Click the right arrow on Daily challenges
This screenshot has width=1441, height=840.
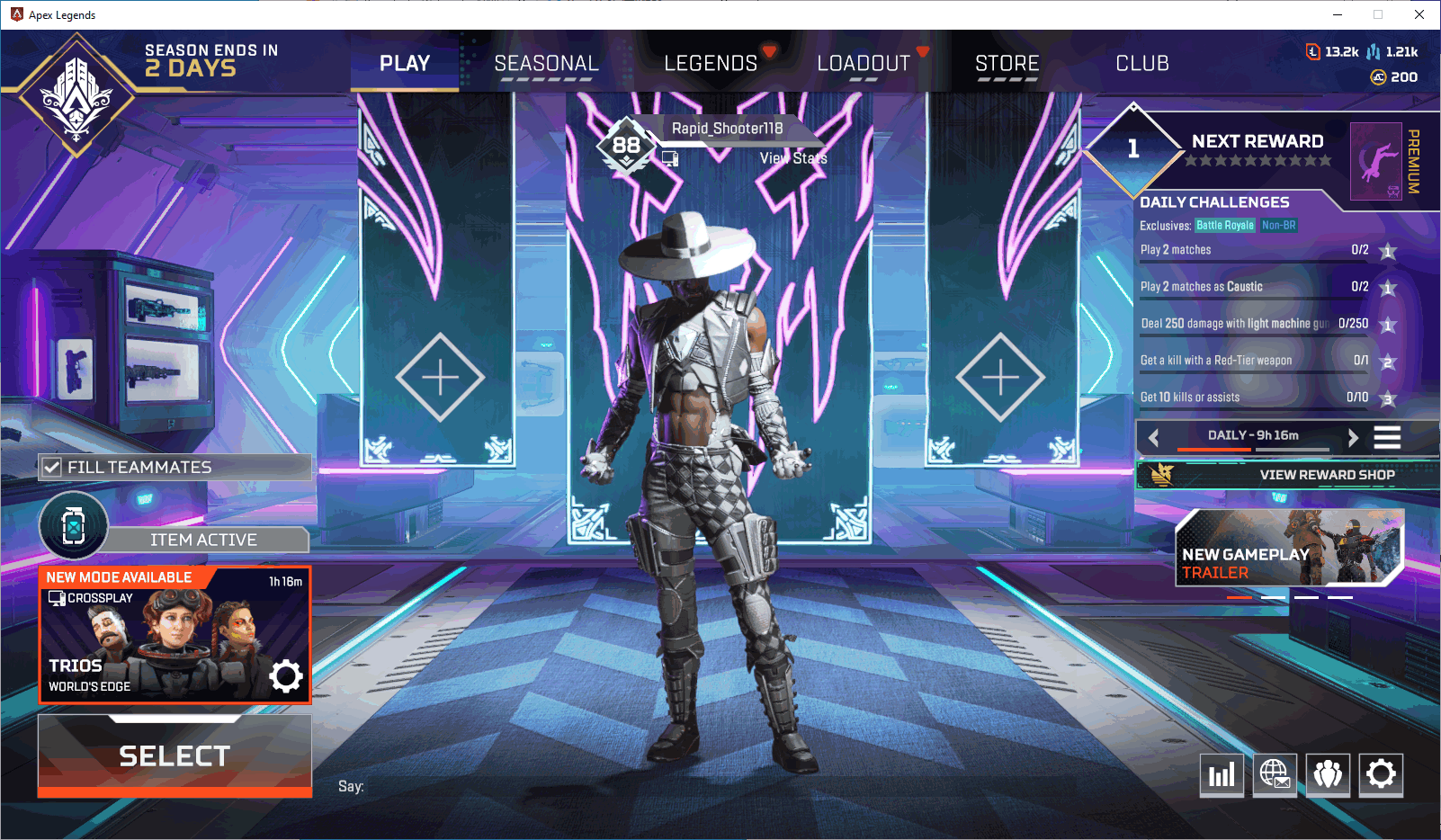(x=1354, y=438)
